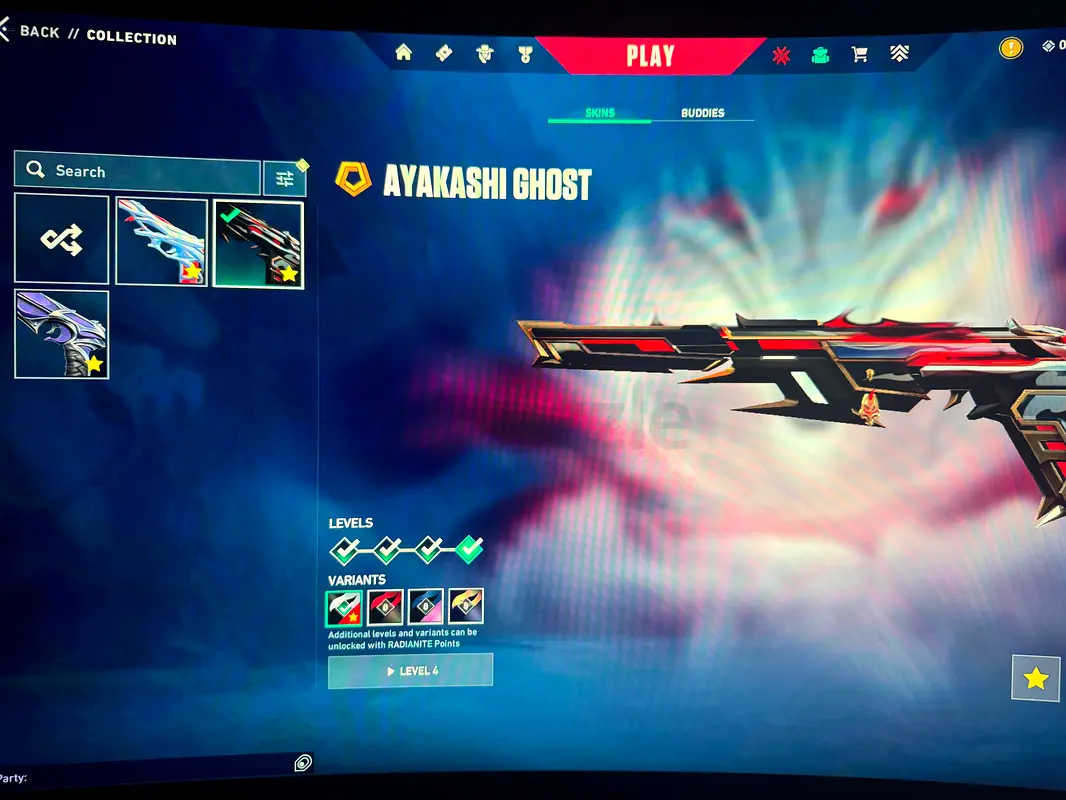Select the purple and silver Ghost skin
This screenshot has height=800, width=1066.
click(61, 334)
